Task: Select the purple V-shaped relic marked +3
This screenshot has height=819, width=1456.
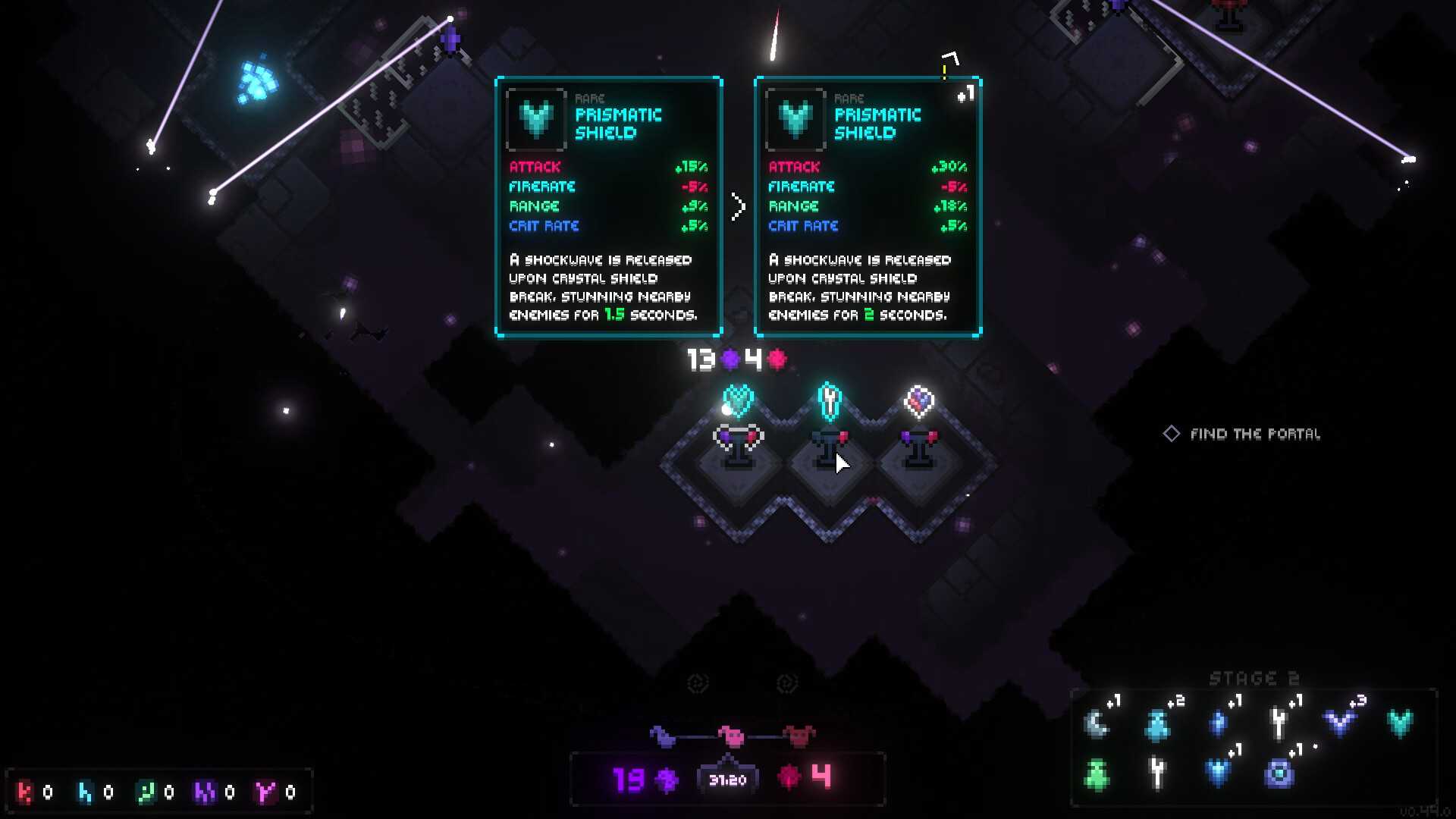Action: click(1339, 723)
